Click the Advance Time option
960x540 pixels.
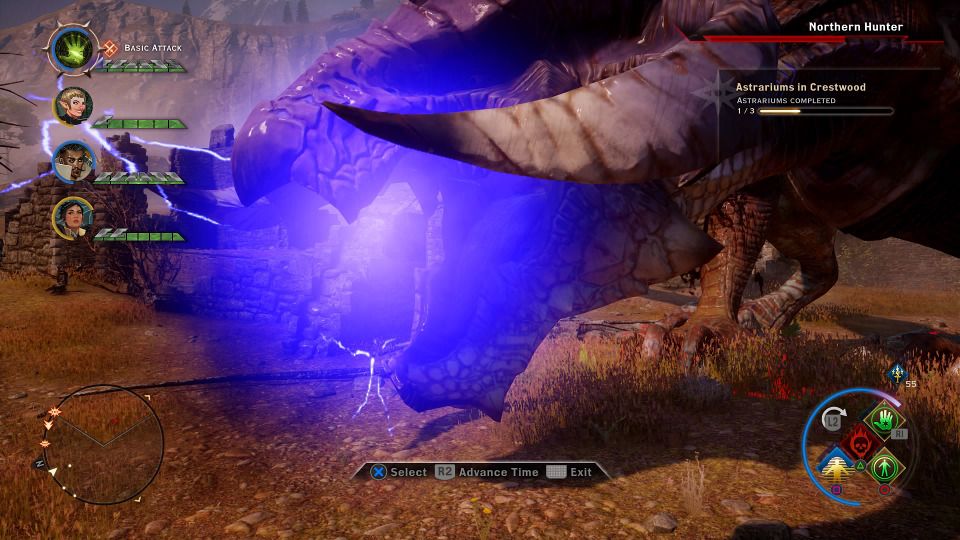pyautogui.click(x=489, y=472)
